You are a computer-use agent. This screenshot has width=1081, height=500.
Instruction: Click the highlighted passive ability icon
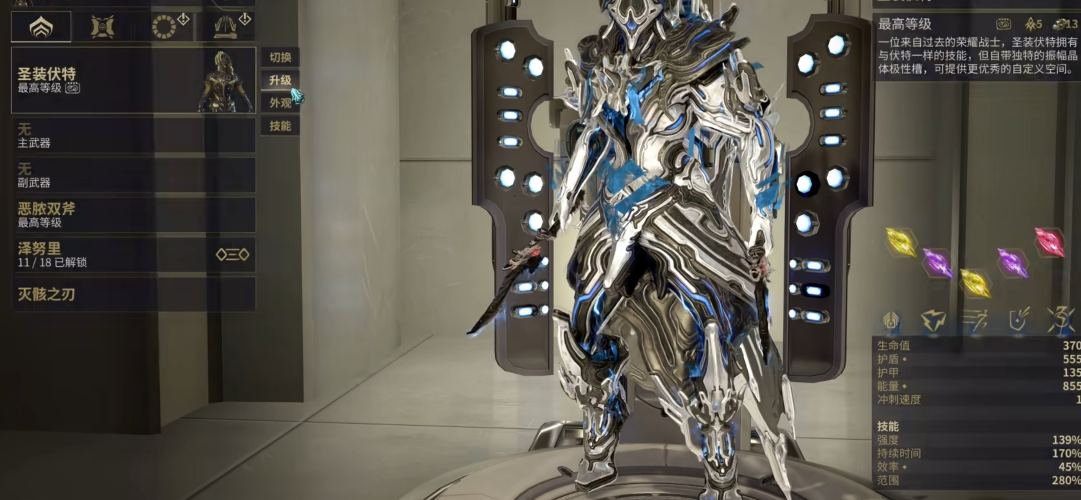tap(891, 320)
